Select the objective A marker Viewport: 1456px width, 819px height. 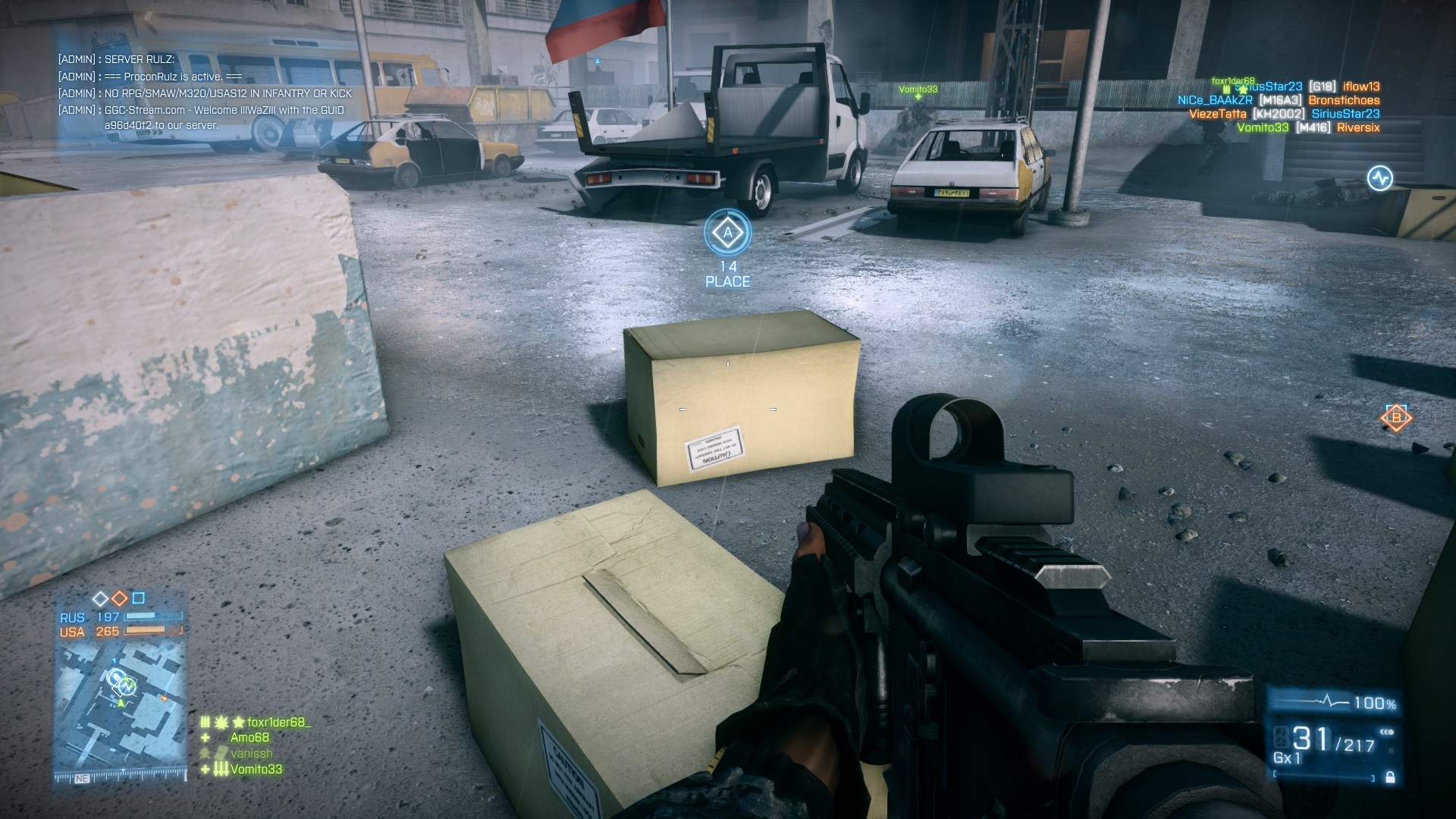[x=728, y=233]
